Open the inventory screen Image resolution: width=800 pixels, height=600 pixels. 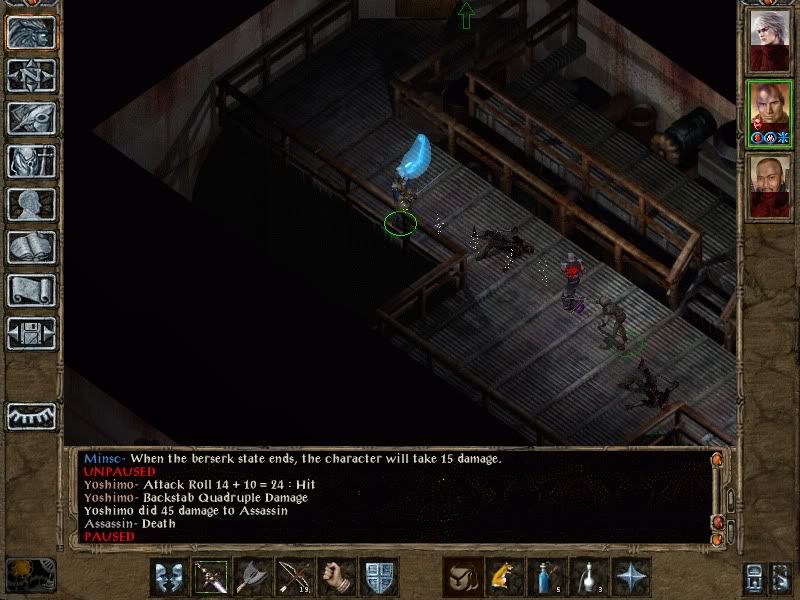pos(31,161)
